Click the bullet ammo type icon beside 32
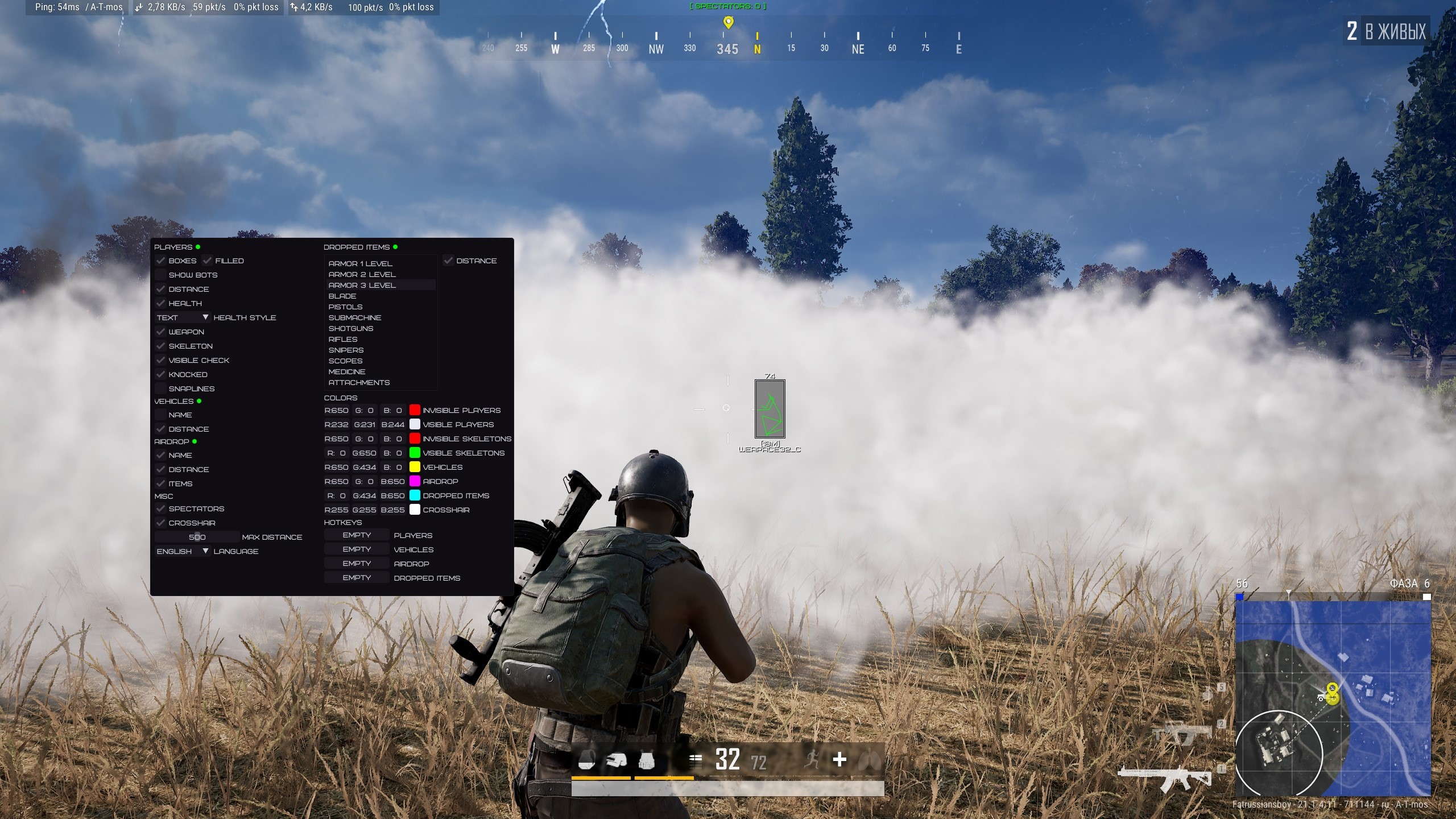The height and width of the screenshot is (819, 1456). [x=696, y=760]
